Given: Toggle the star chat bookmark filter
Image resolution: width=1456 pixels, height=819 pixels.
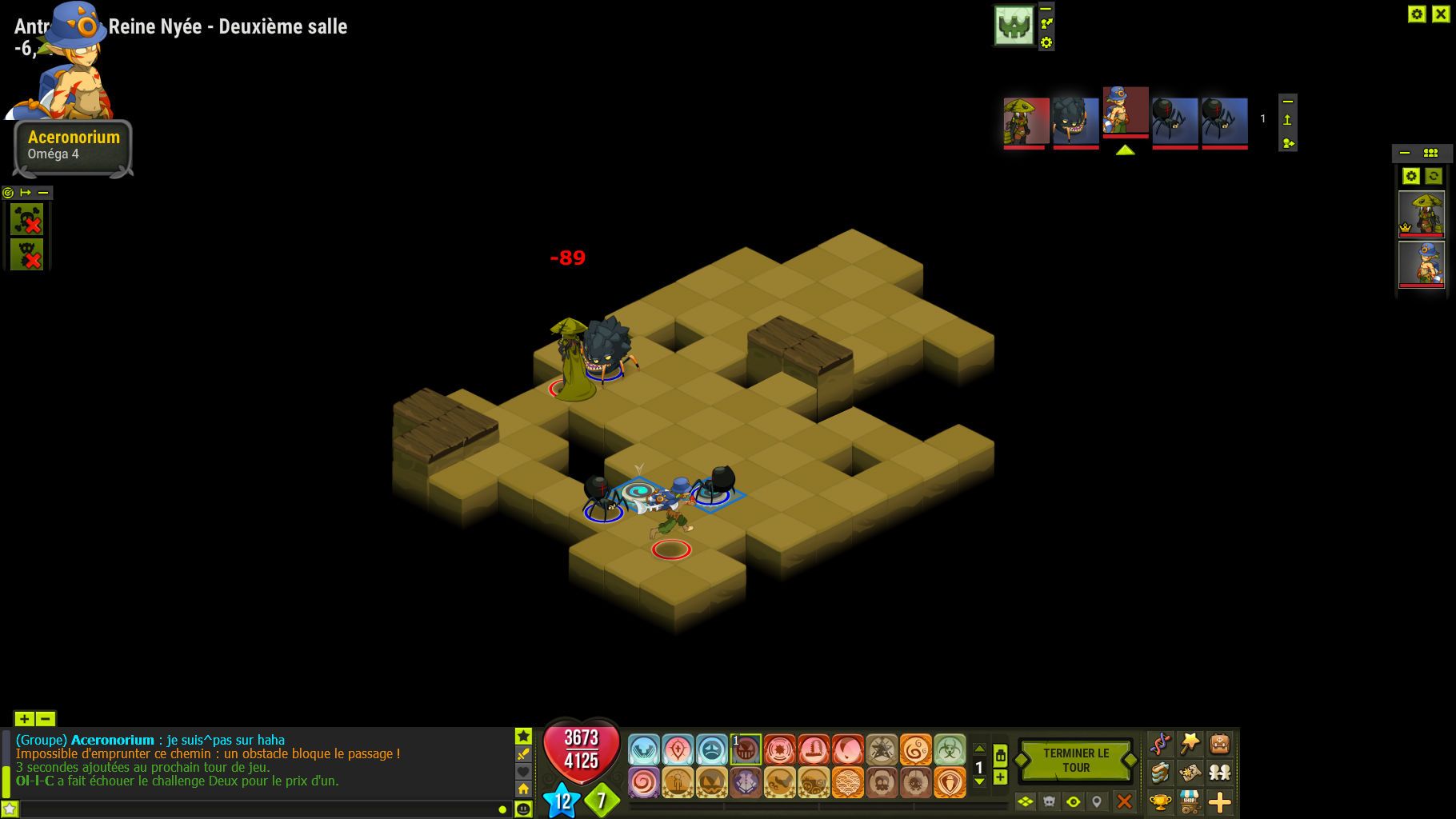Looking at the screenshot, I should (x=523, y=737).
